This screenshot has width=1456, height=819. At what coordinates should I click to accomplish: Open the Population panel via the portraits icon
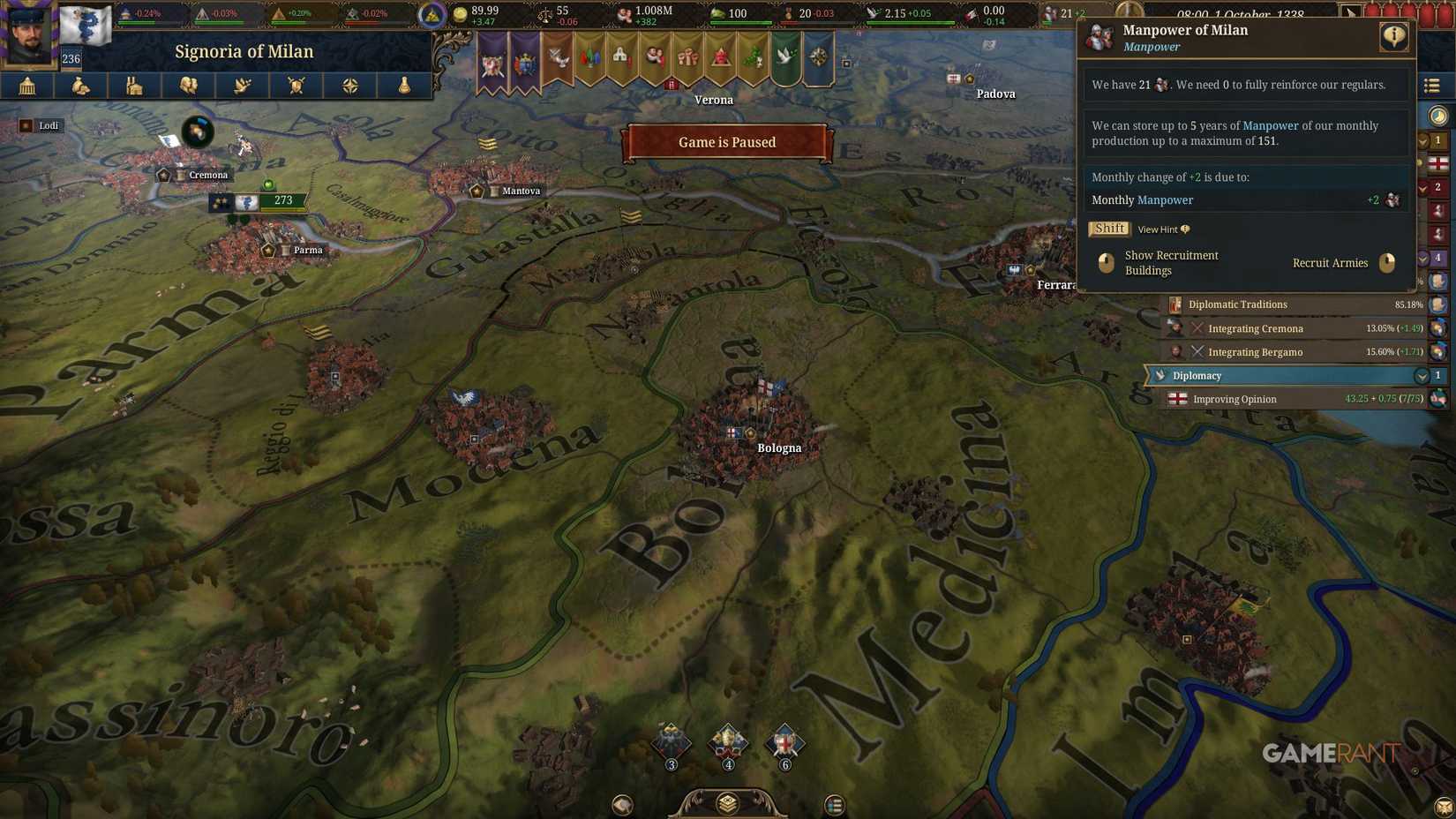(188, 86)
